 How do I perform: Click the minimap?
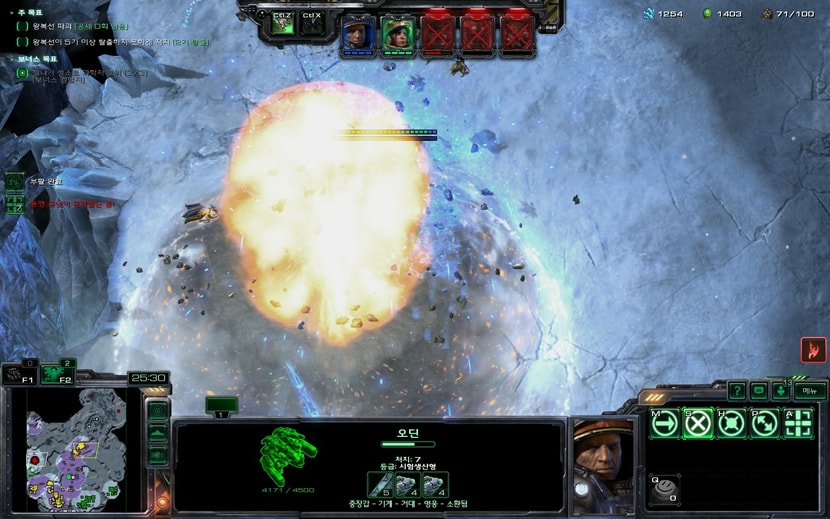[76, 449]
